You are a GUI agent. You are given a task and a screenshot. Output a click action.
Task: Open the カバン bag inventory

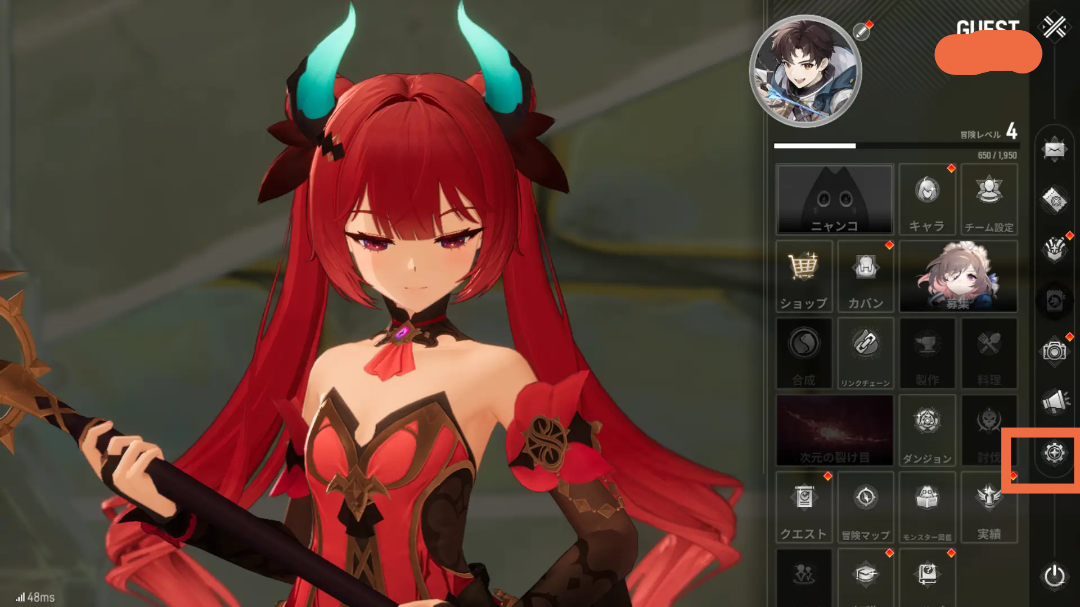pyautogui.click(x=865, y=275)
